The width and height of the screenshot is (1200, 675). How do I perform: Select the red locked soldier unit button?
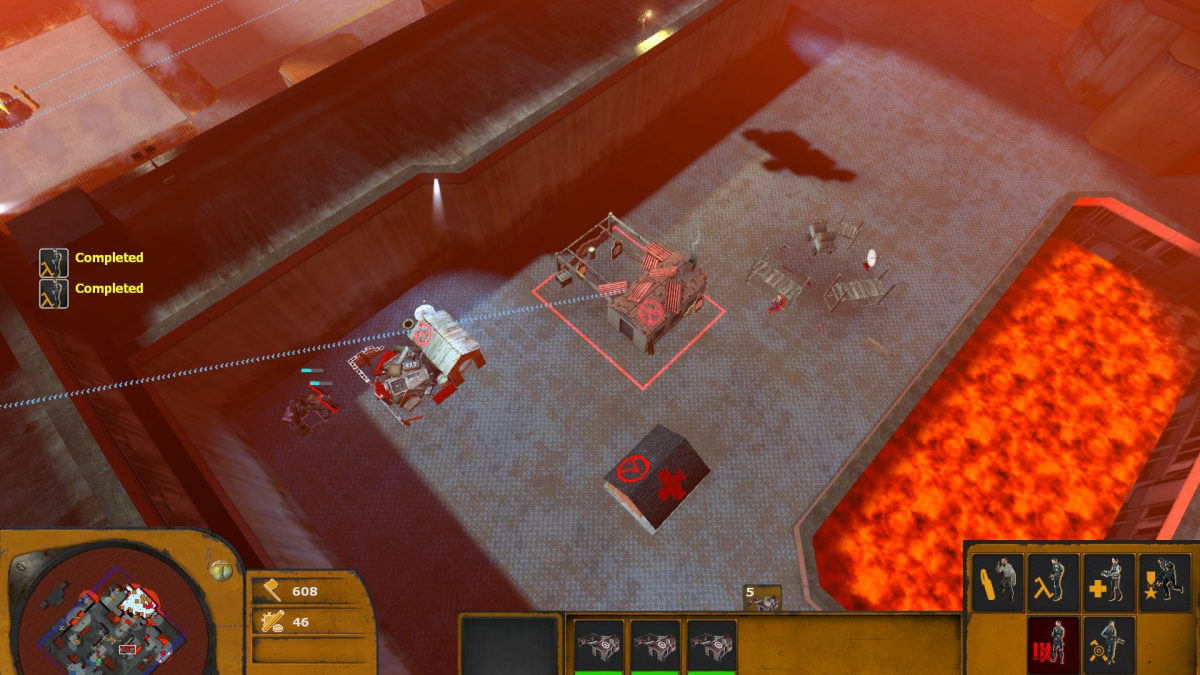1054,642
